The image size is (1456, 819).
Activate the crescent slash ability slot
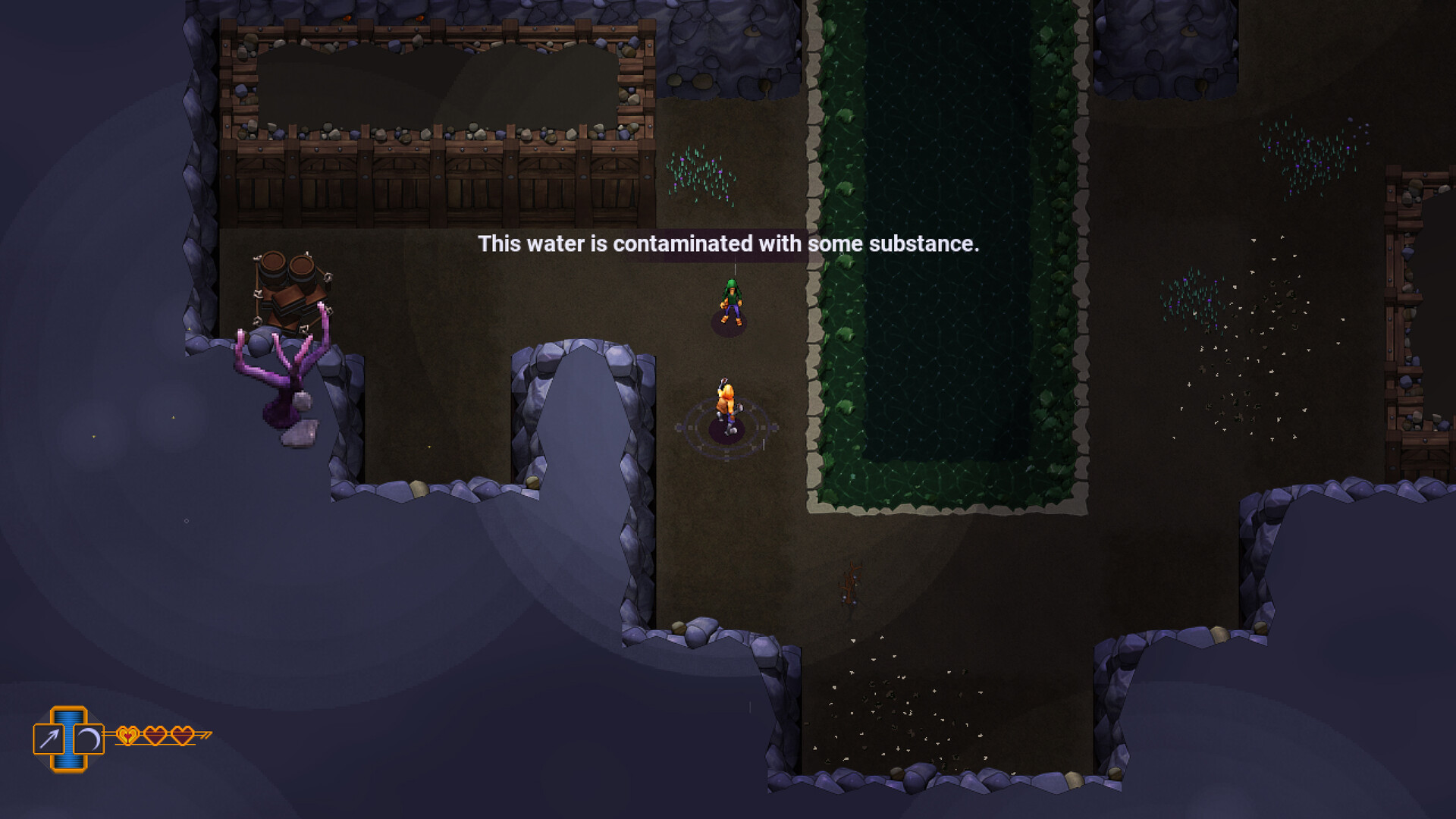(x=89, y=739)
